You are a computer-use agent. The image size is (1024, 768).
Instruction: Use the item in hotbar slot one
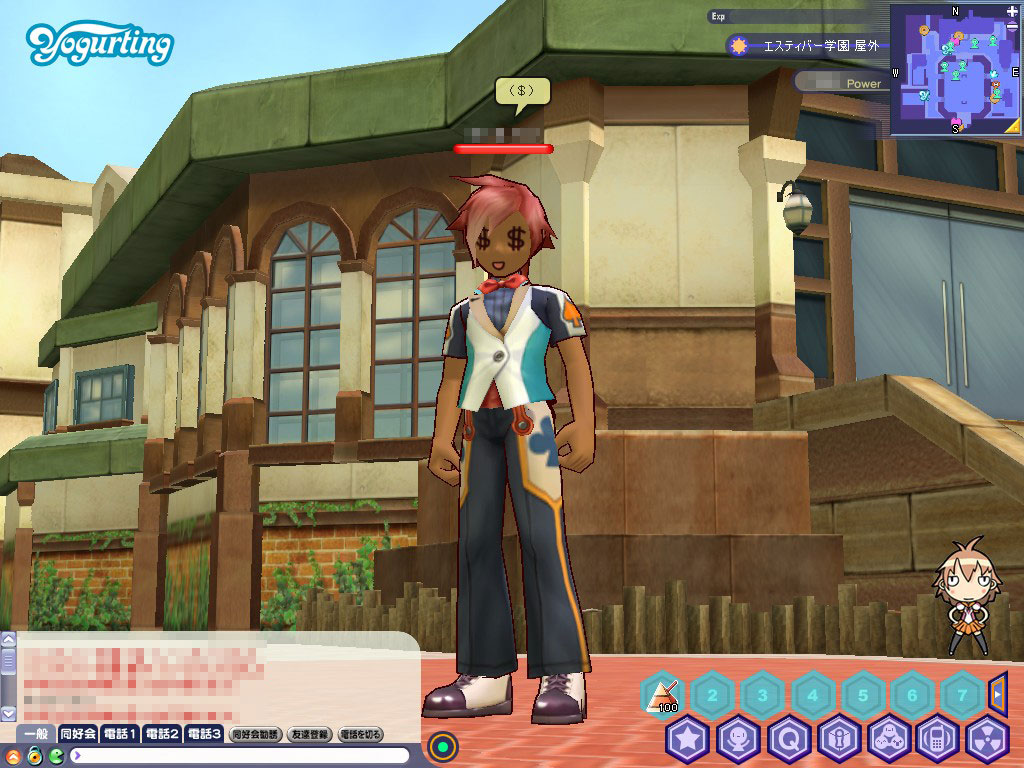tap(661, 694)
